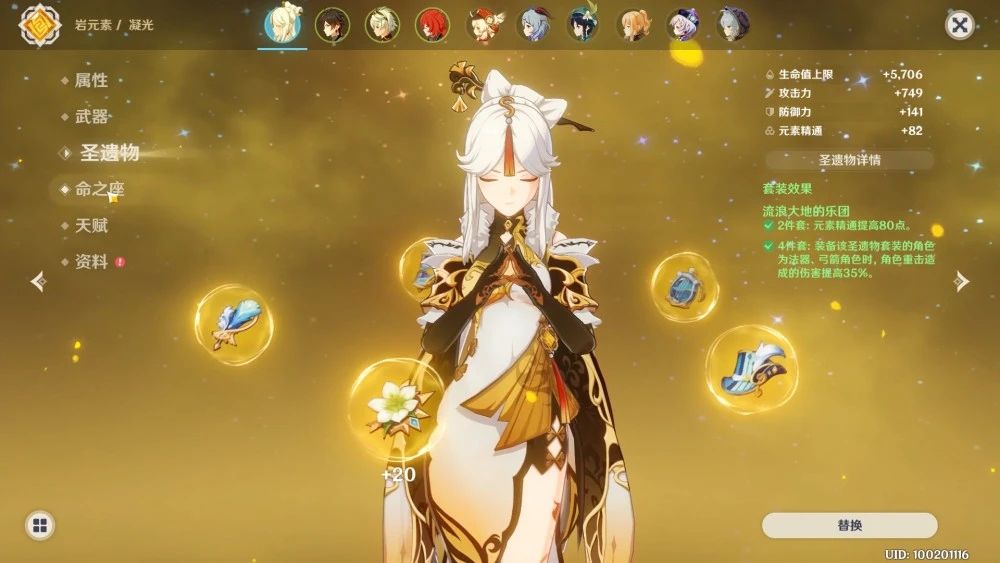Select Klee's portrait with the red hat
Viewport: 1000px width, 563px height.
(483, 25)
